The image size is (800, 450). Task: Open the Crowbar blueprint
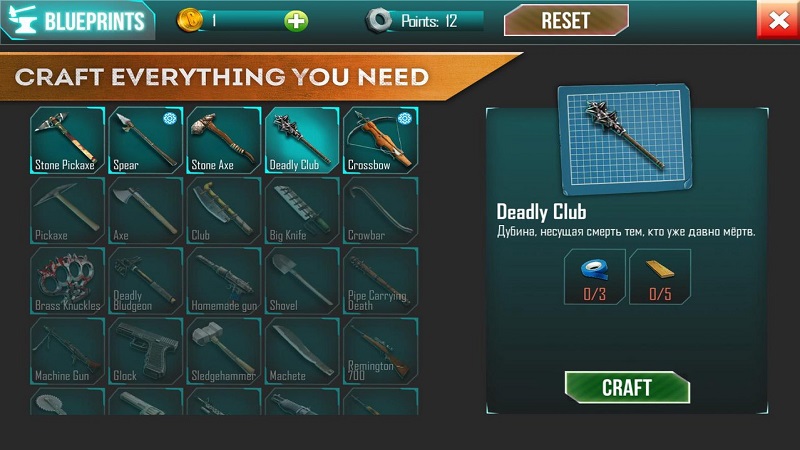379,210
